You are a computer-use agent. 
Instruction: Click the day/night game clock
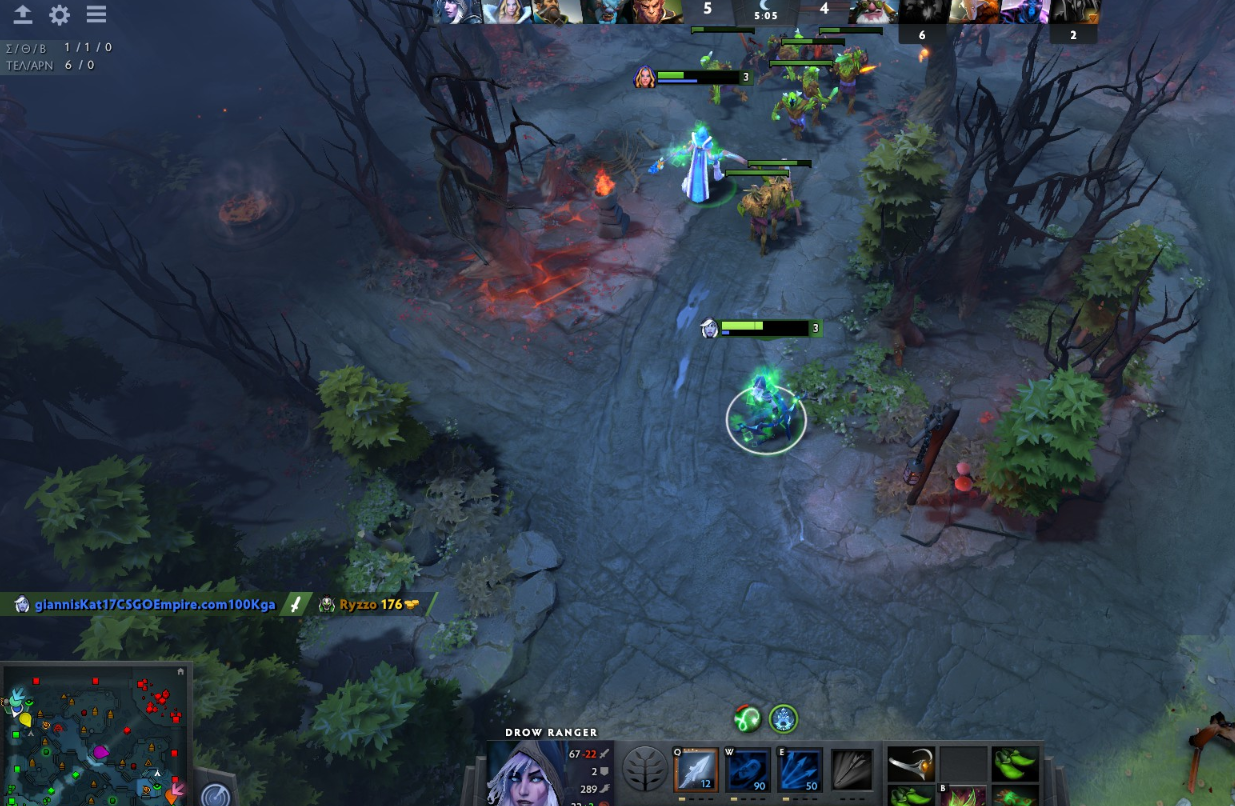click(765, 11)
